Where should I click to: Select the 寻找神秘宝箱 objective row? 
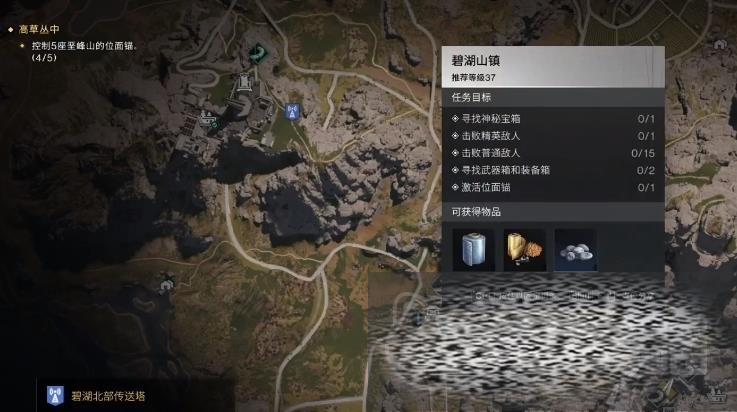coord(552,119)
